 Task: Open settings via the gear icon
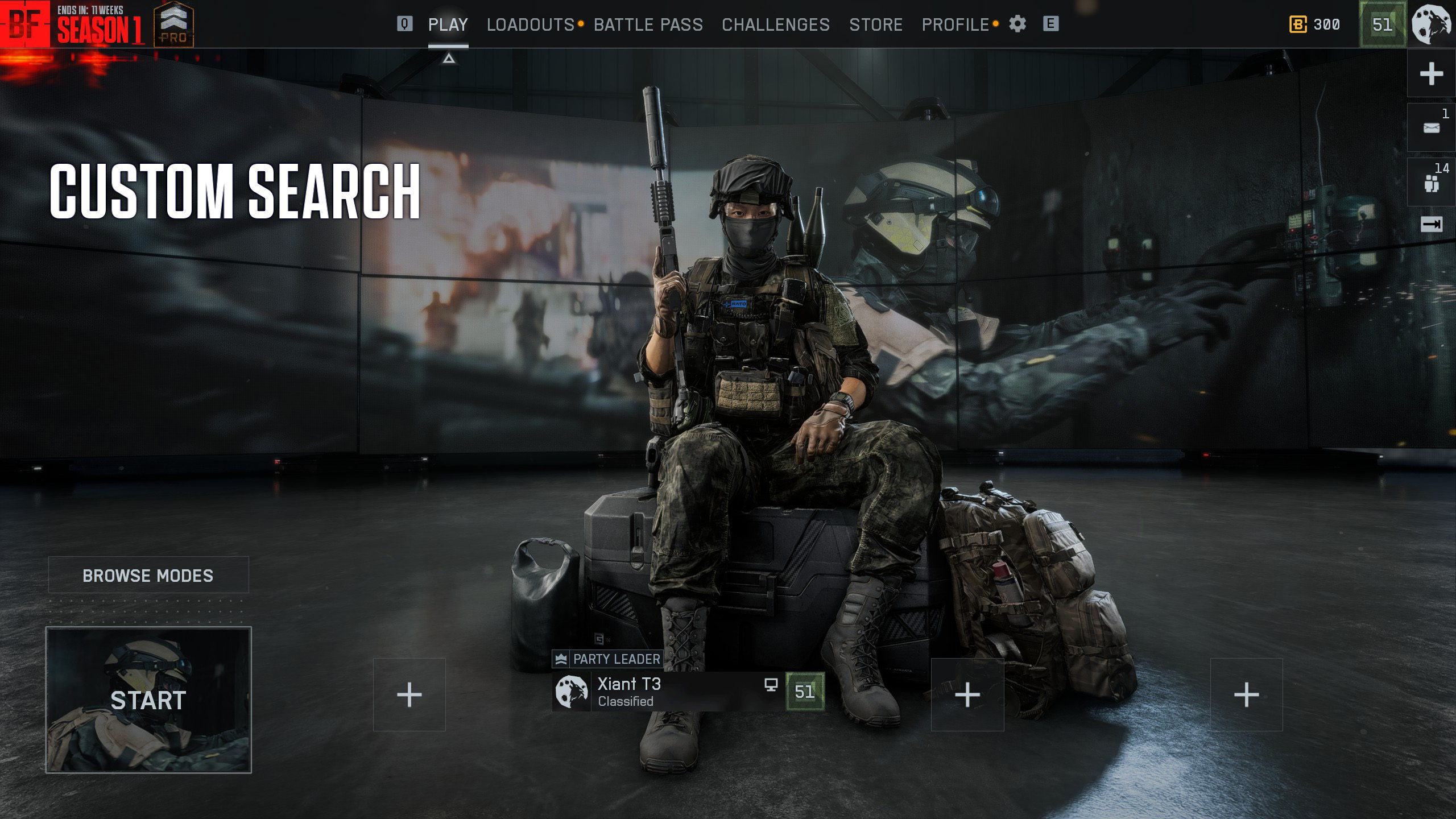click(x=1017, y=24)
